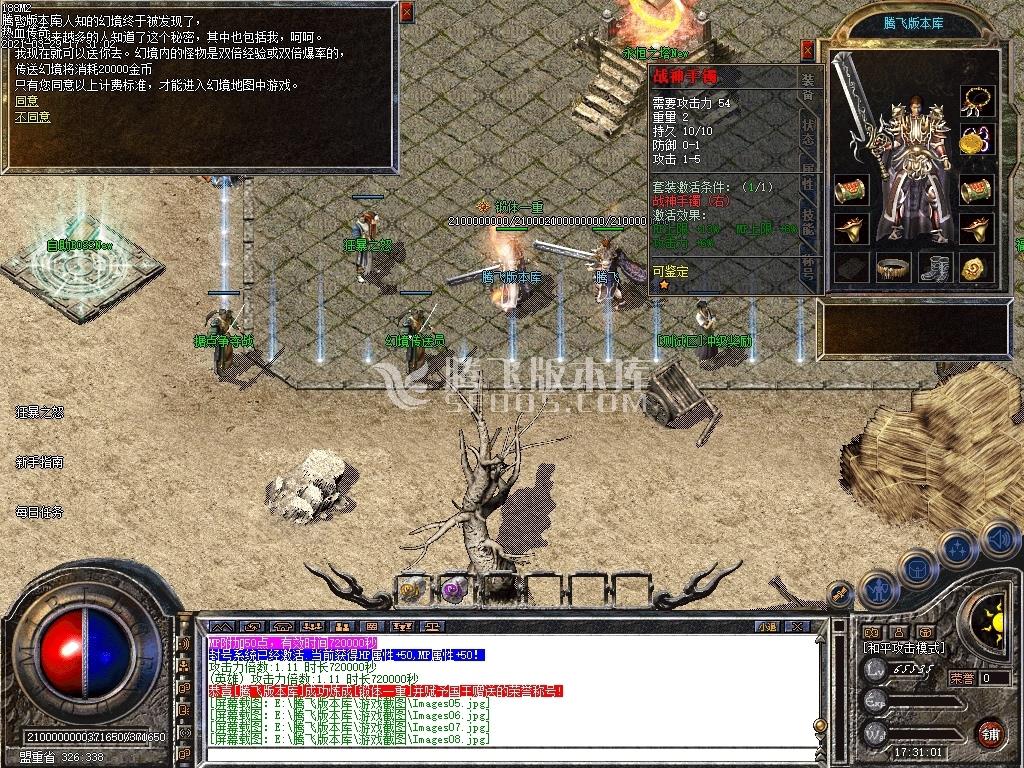The image size is (1024, 768).
Task: Open the skills sparkle round button
Action: [x=957, y=549]
